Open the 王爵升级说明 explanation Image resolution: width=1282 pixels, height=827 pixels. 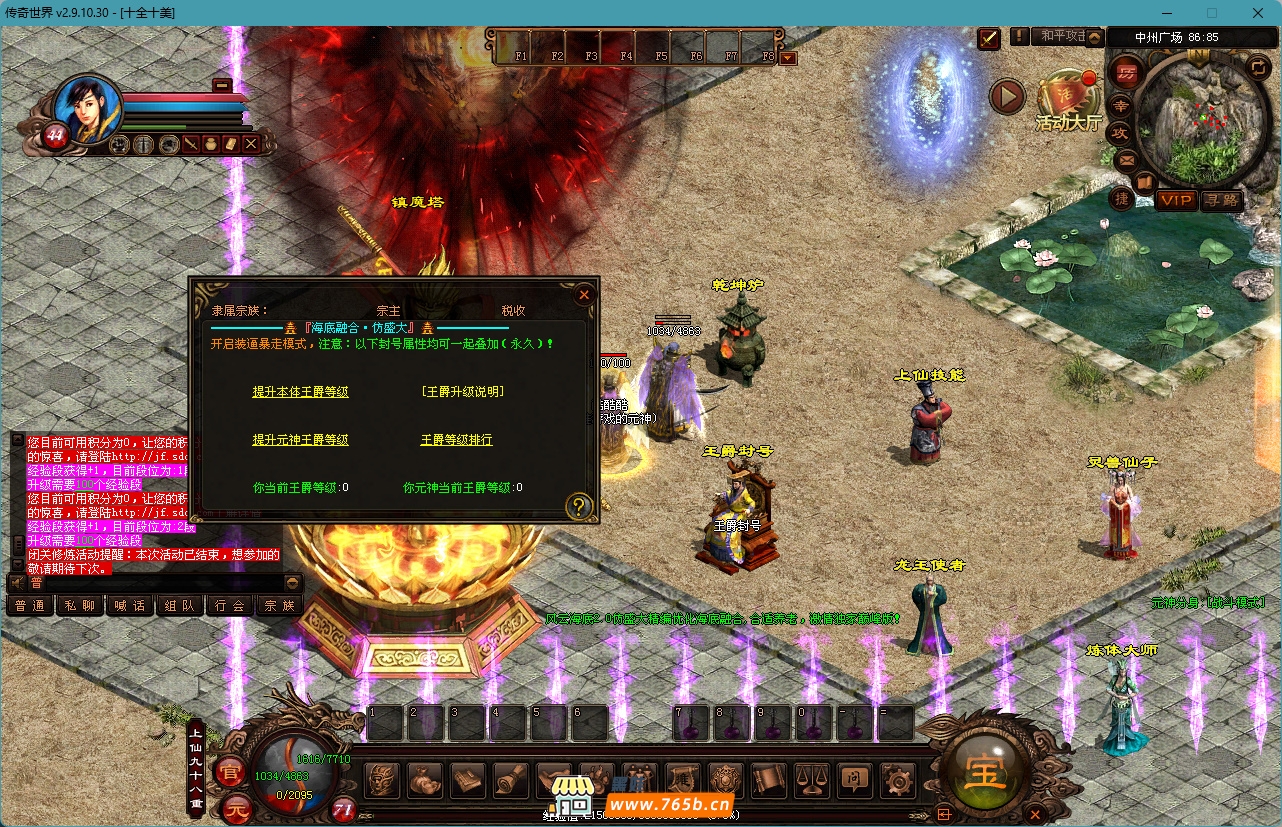tap(462, 392)
